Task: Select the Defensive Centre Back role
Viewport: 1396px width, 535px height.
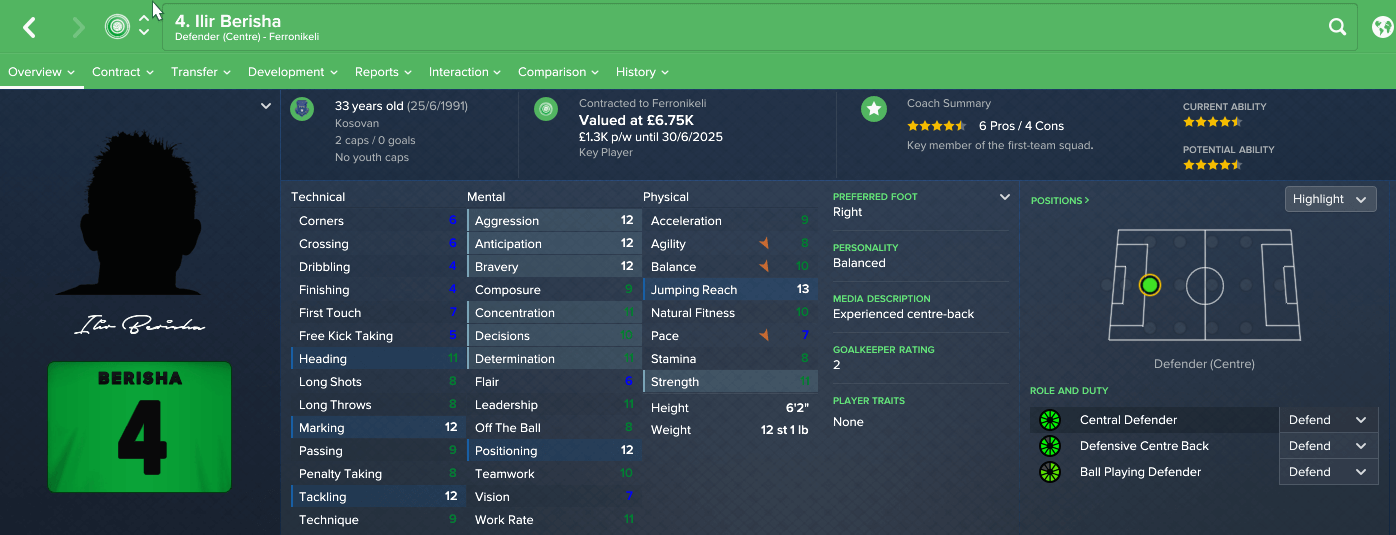Action: pos(1144,446)
